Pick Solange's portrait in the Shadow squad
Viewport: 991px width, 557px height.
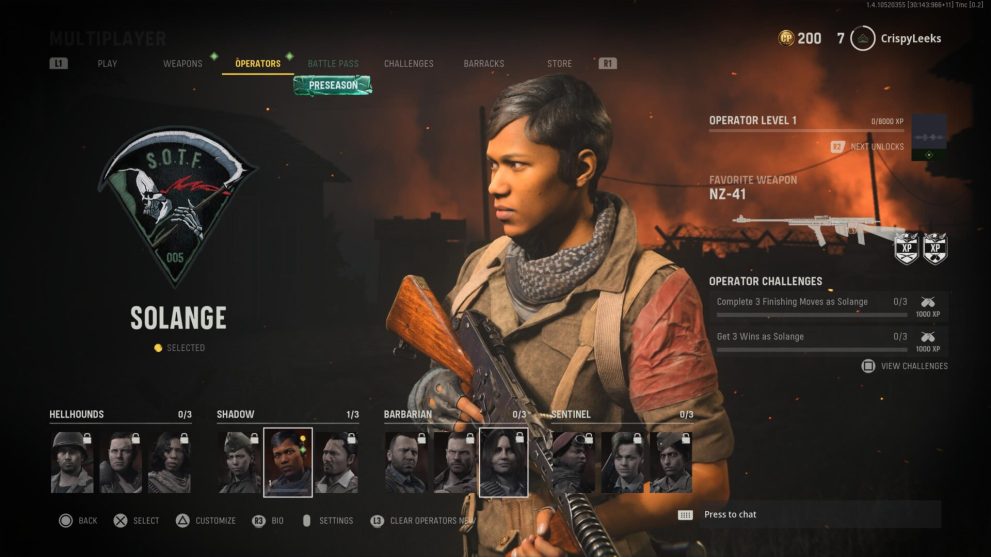288,462
